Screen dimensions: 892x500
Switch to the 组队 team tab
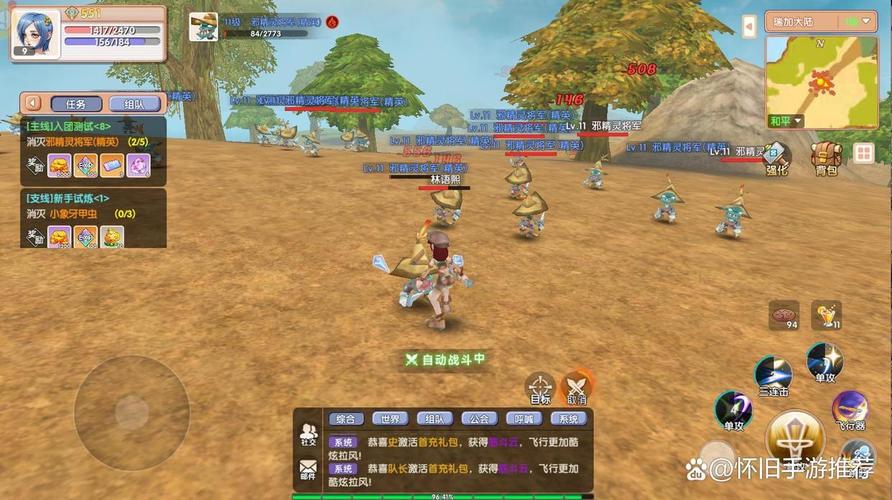point(134,103)
